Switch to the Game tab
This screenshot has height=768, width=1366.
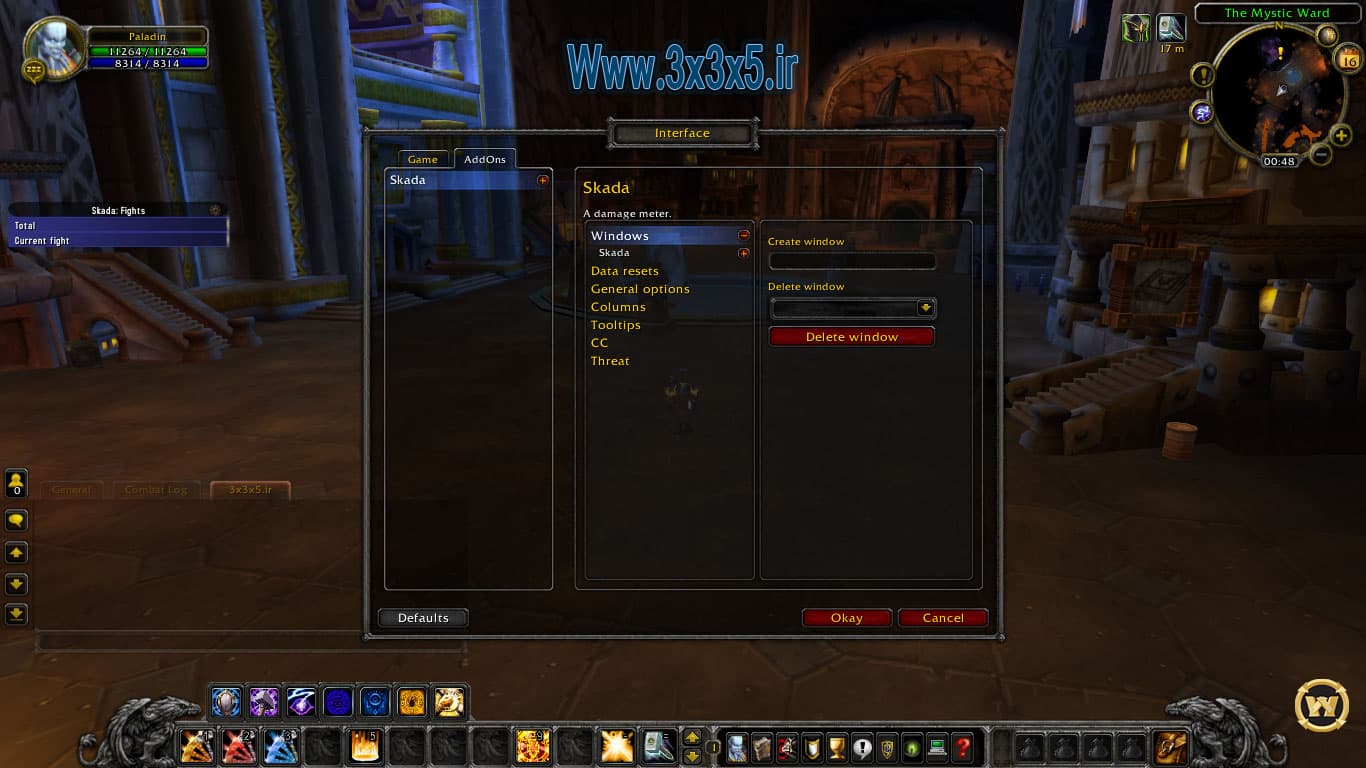(422, 159)
